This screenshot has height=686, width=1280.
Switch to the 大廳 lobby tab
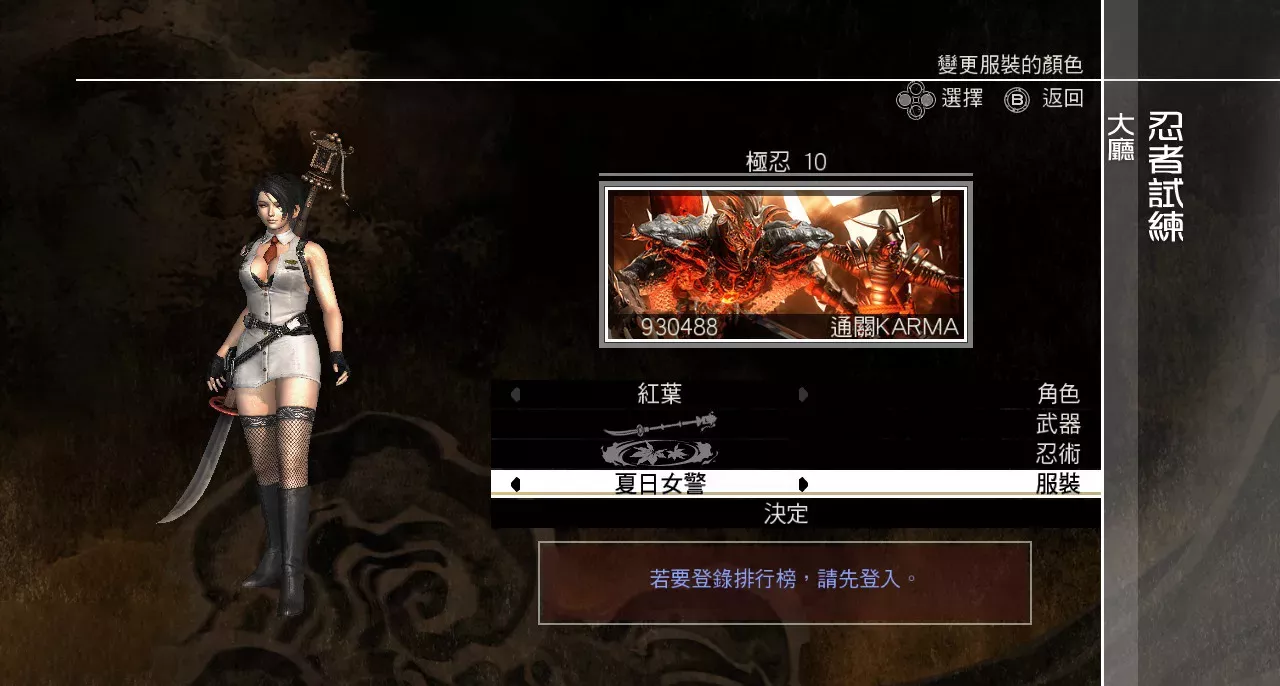pos(1121,138)
